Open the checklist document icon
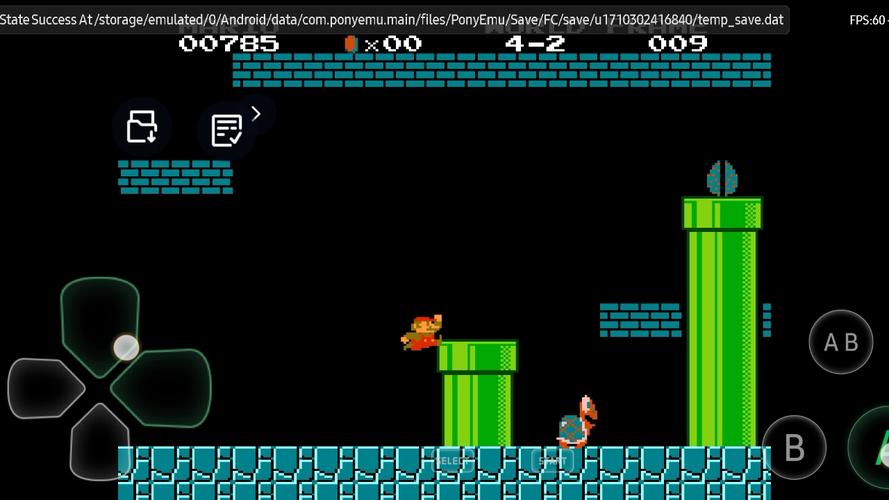889x500 pixels. pos(226,130)
